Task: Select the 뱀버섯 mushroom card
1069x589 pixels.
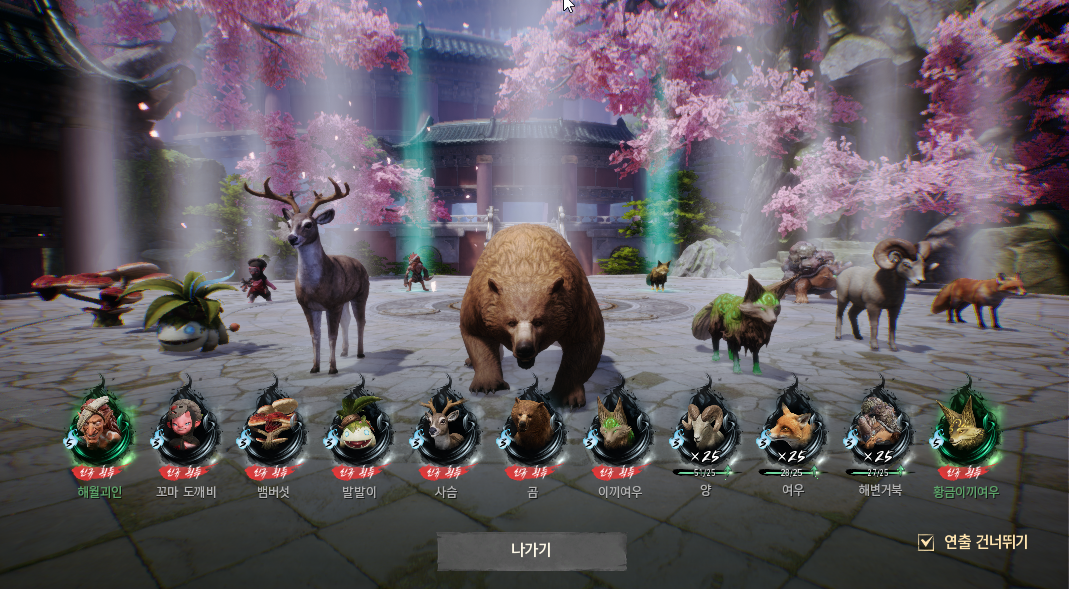Action: 272,424
